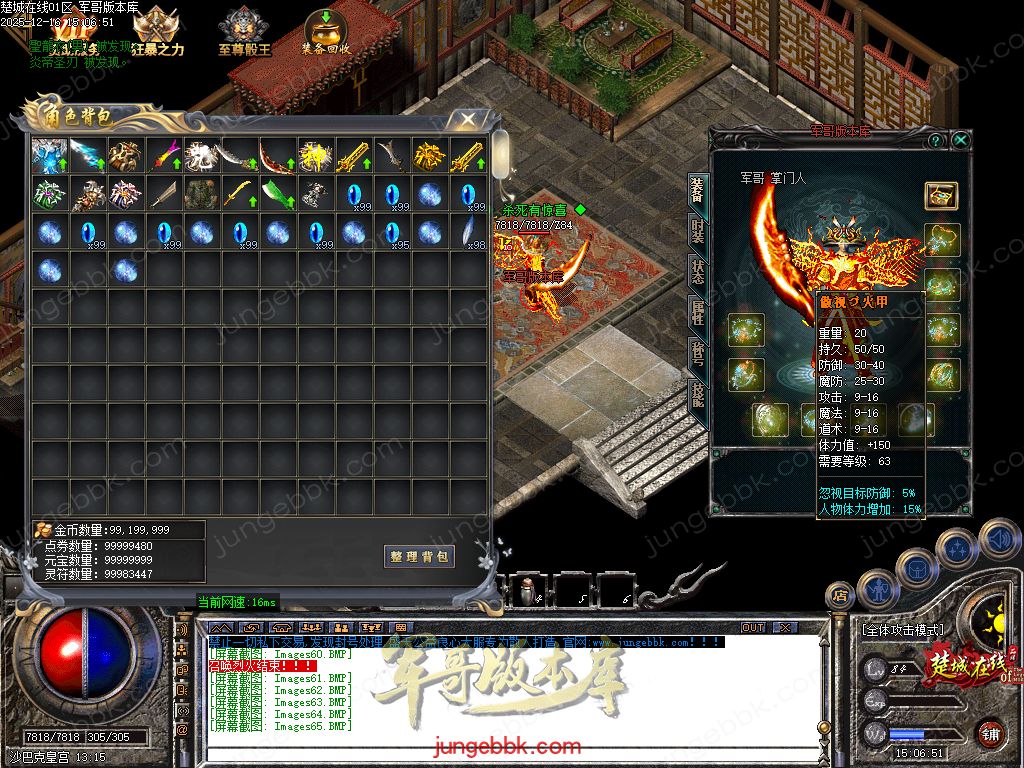Select the white feather item stack x98
Image resolution: width=1024 pixels, height=768 pixels.
coord(467,232)
